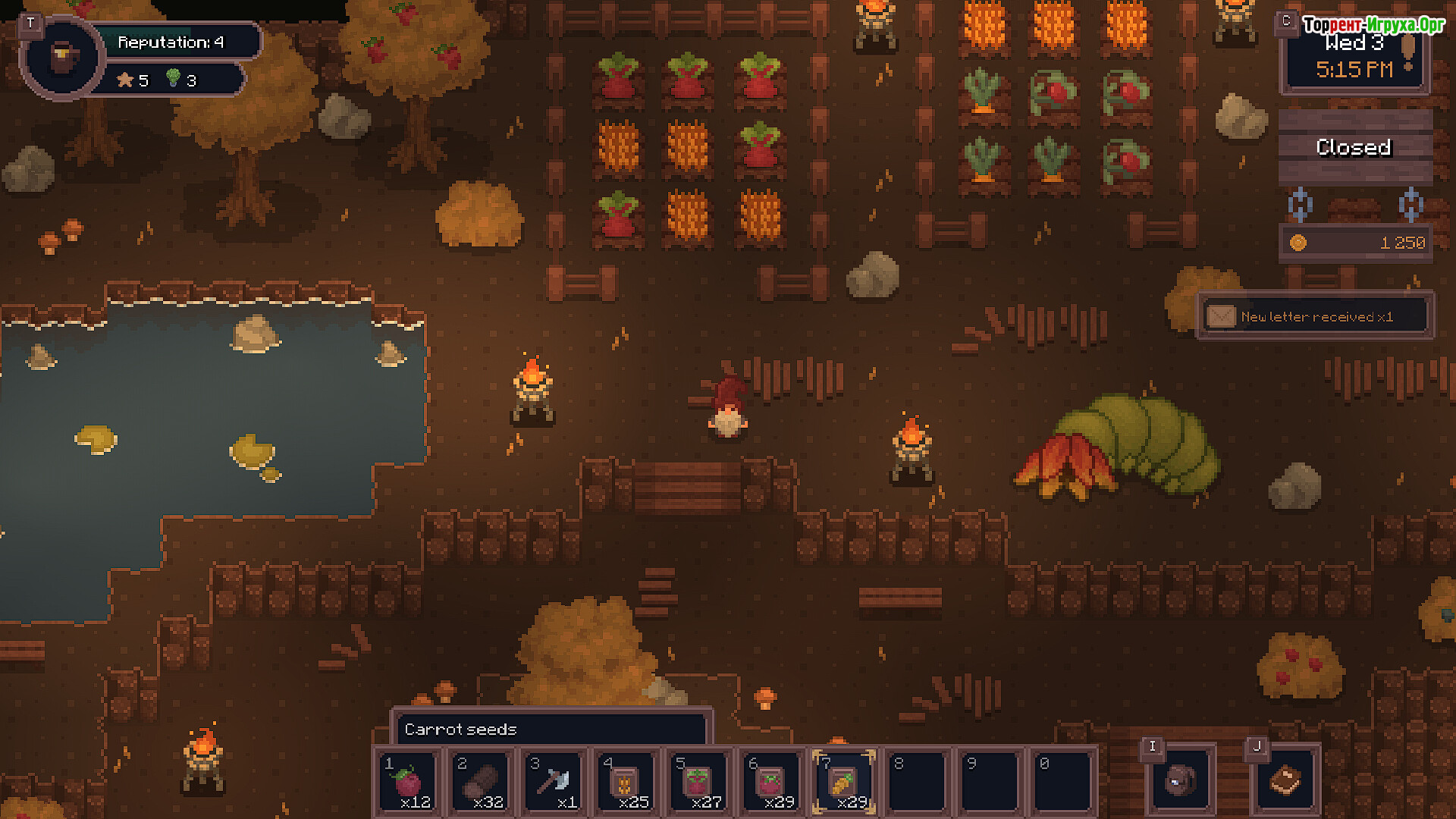Click the hanging Closed tavern sign
This screenshot has height=819, width=1456.
coord(1354,147)
